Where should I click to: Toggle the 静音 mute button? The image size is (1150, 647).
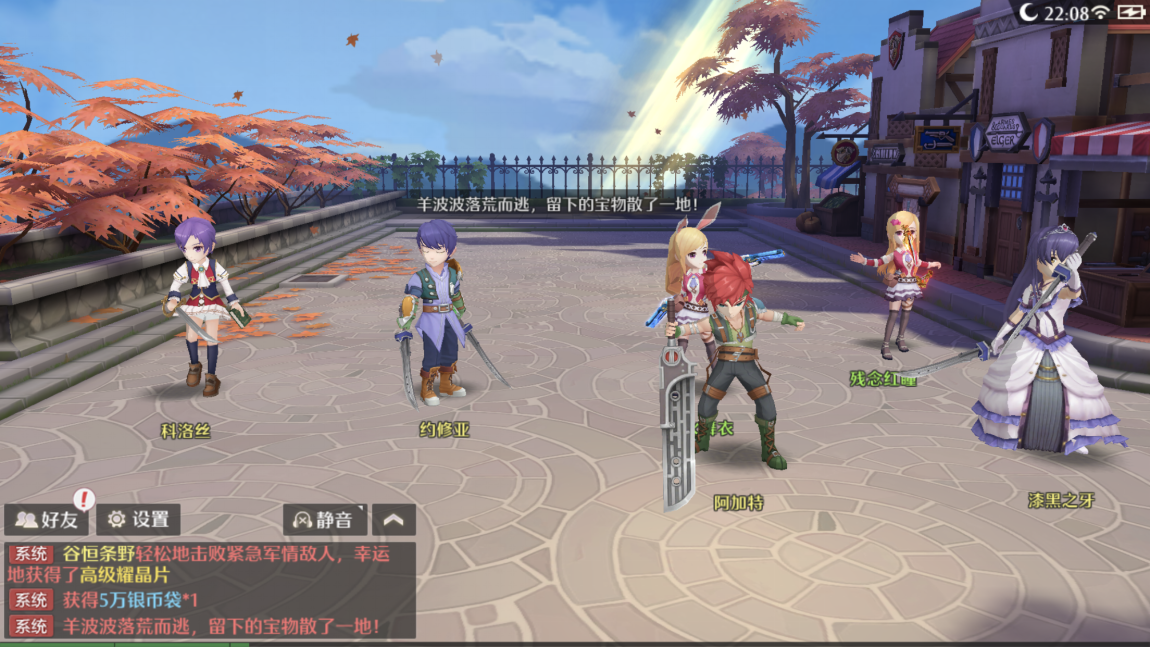coord(324,519)
